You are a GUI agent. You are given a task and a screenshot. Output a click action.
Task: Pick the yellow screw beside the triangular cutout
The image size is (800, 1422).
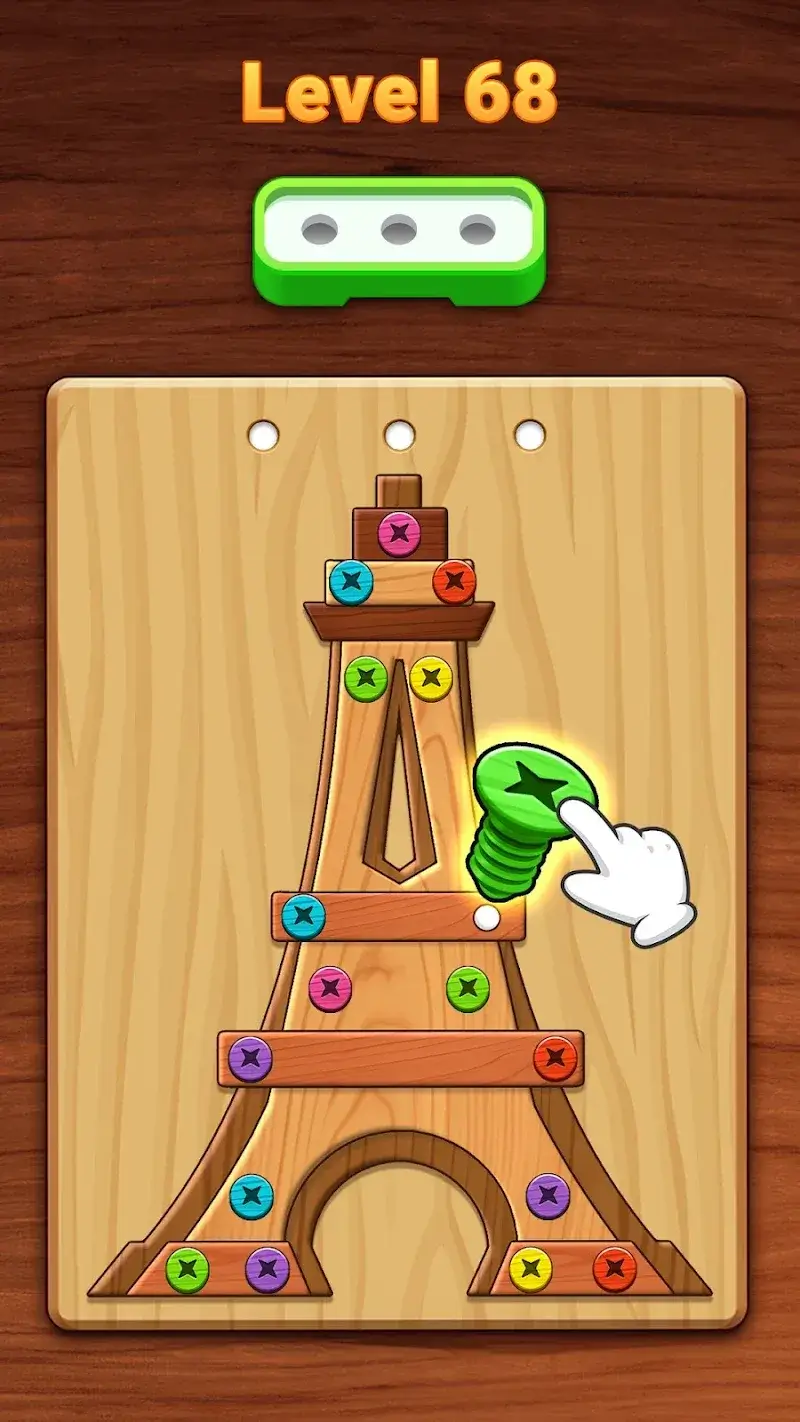pyautogui.click(x=431, y=678)
